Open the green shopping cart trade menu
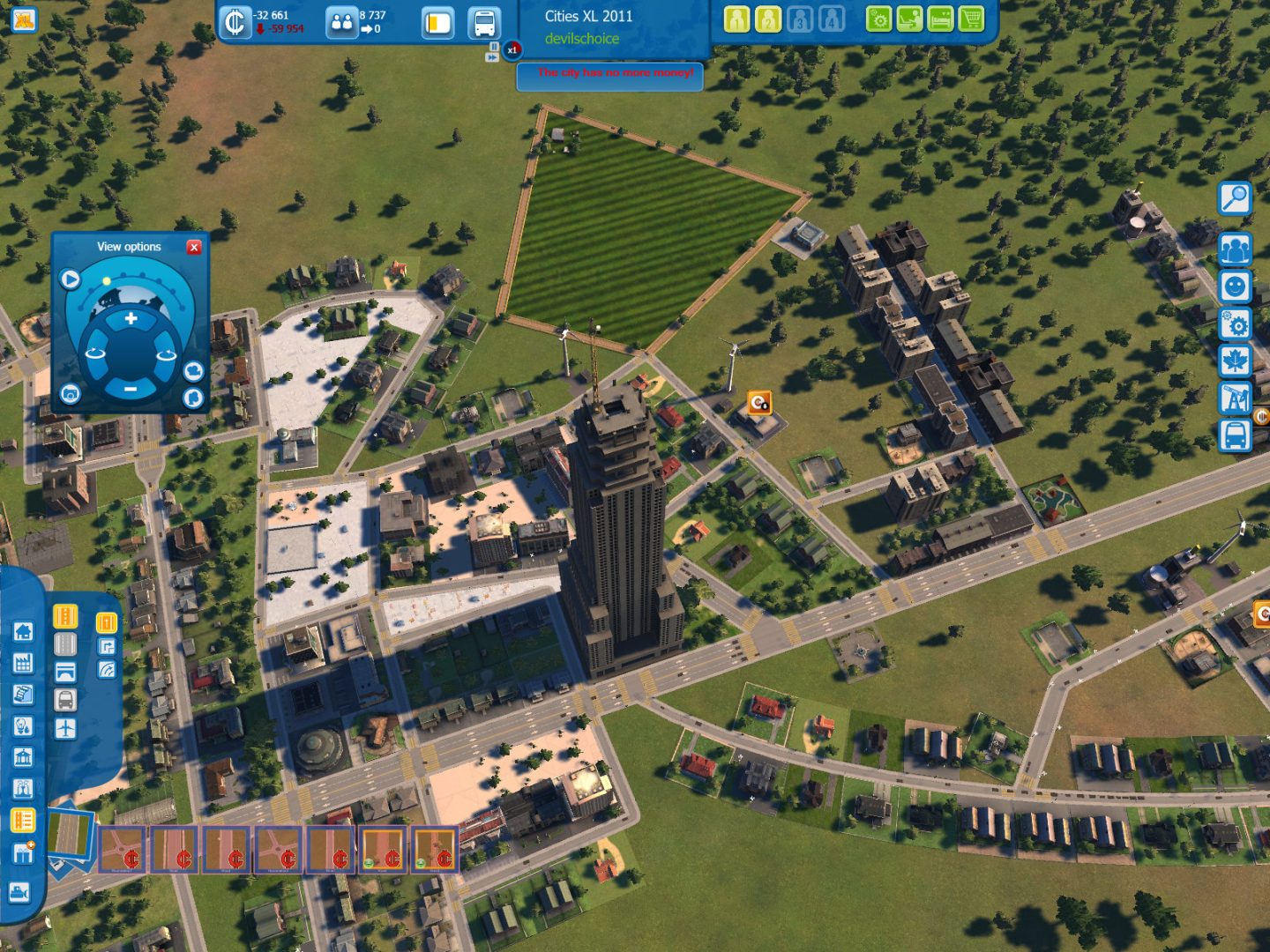 (x=972, y=19)
